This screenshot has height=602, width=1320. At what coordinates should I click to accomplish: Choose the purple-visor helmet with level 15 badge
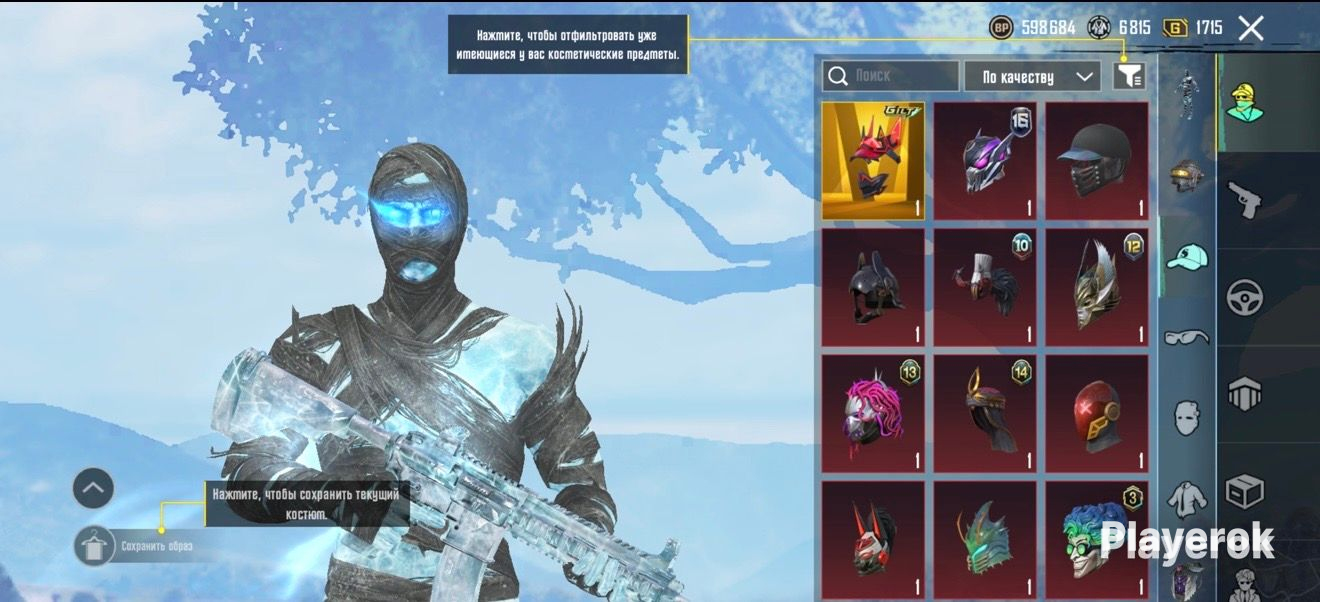pos(985,161)
